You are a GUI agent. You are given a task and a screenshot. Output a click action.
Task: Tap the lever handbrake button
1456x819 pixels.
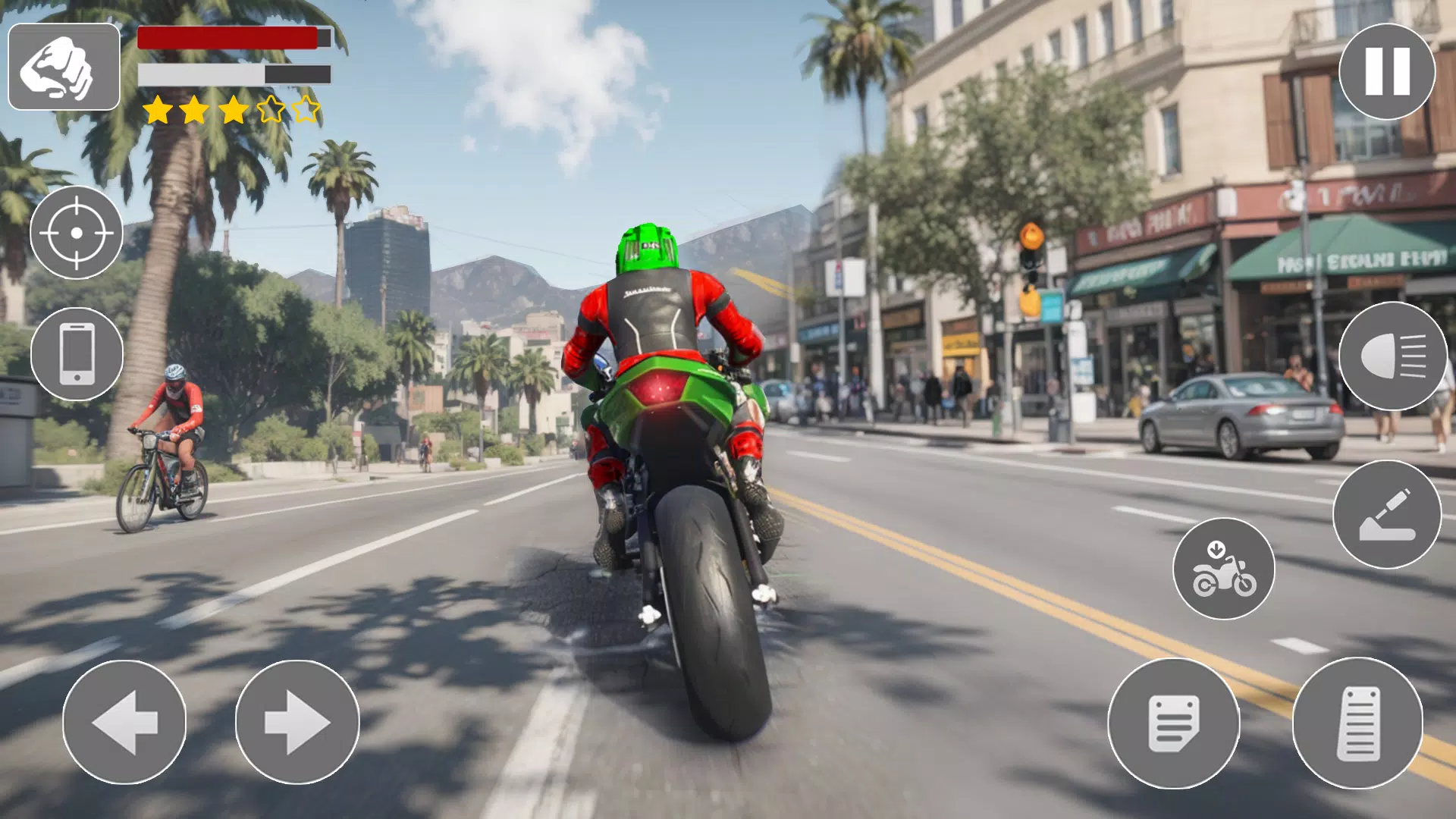pyautogui.click(x=1386, y=515)
